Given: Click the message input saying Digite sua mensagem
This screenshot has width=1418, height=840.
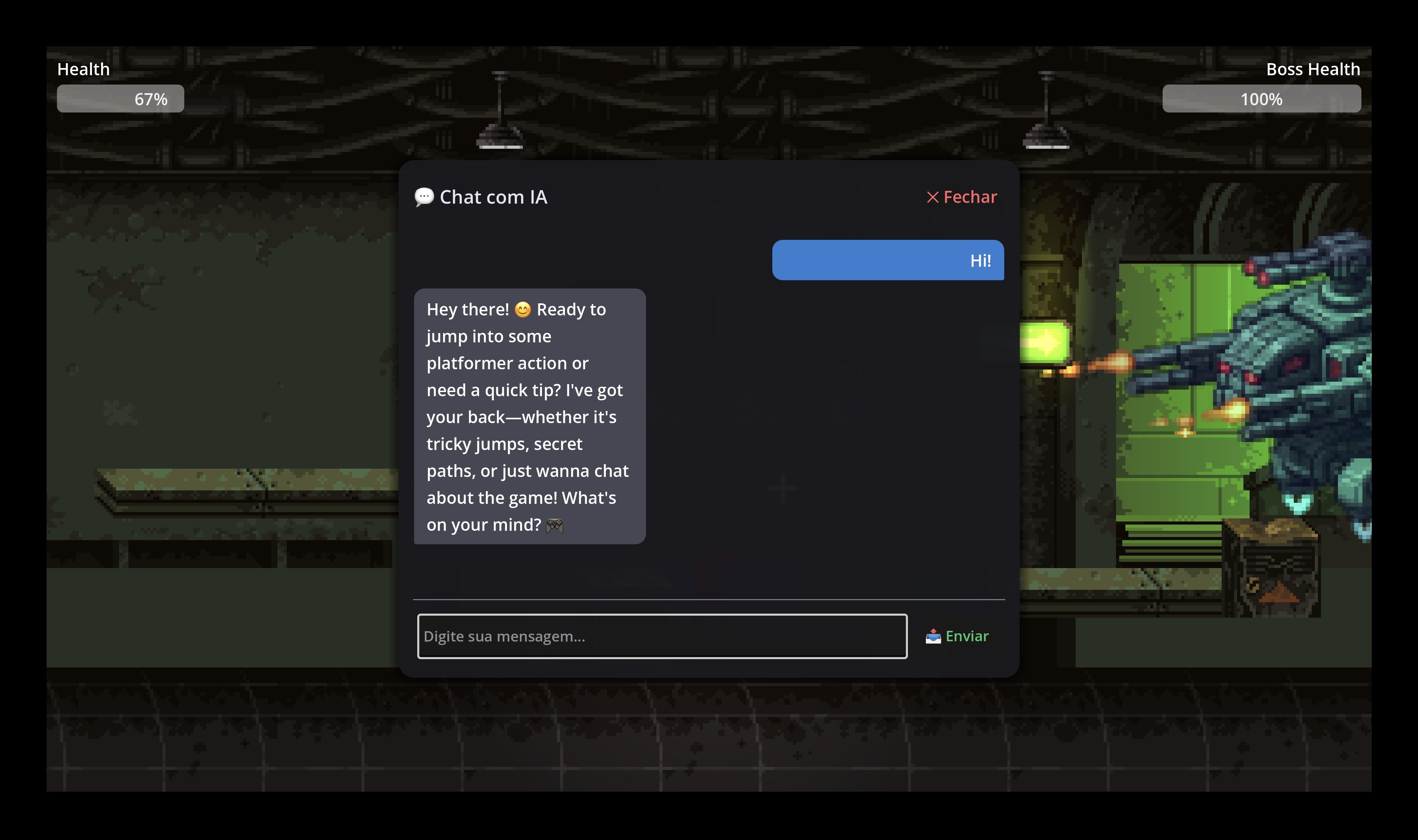Looking at the screenshot, I should click(662, 636).
